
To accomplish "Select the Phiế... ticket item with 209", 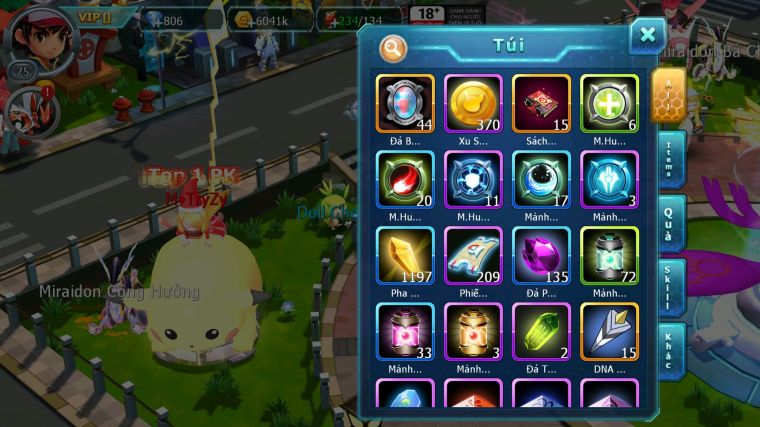I will click(473, 256).
